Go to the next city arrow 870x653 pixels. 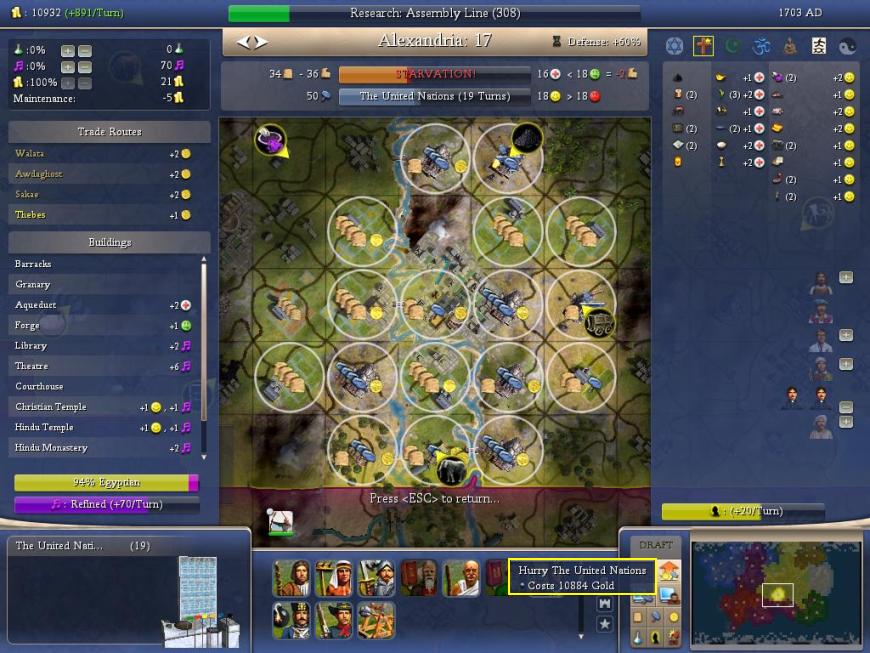(262, 42)
